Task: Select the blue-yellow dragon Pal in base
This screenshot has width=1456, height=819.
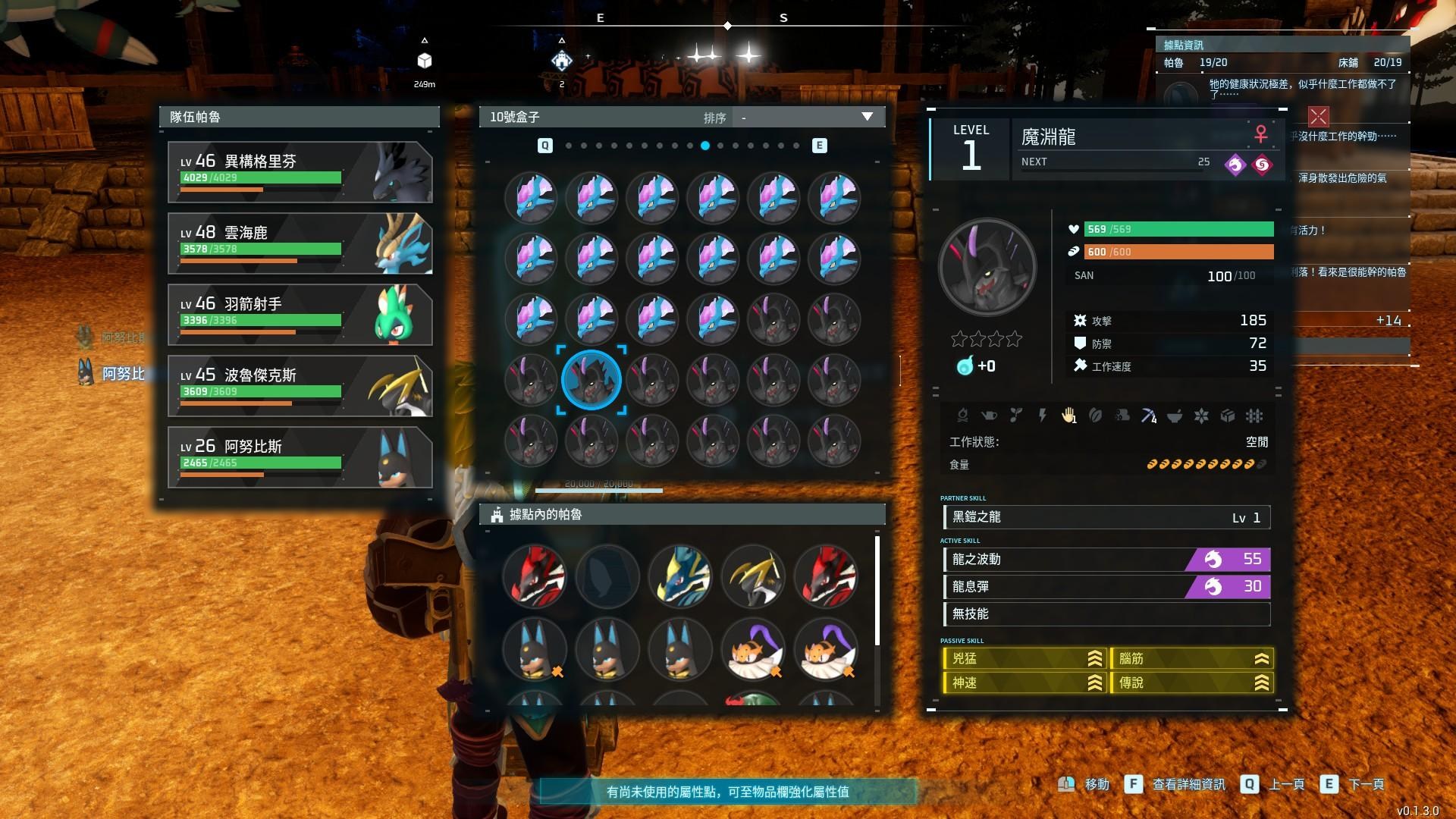Action: coord(680,576)
